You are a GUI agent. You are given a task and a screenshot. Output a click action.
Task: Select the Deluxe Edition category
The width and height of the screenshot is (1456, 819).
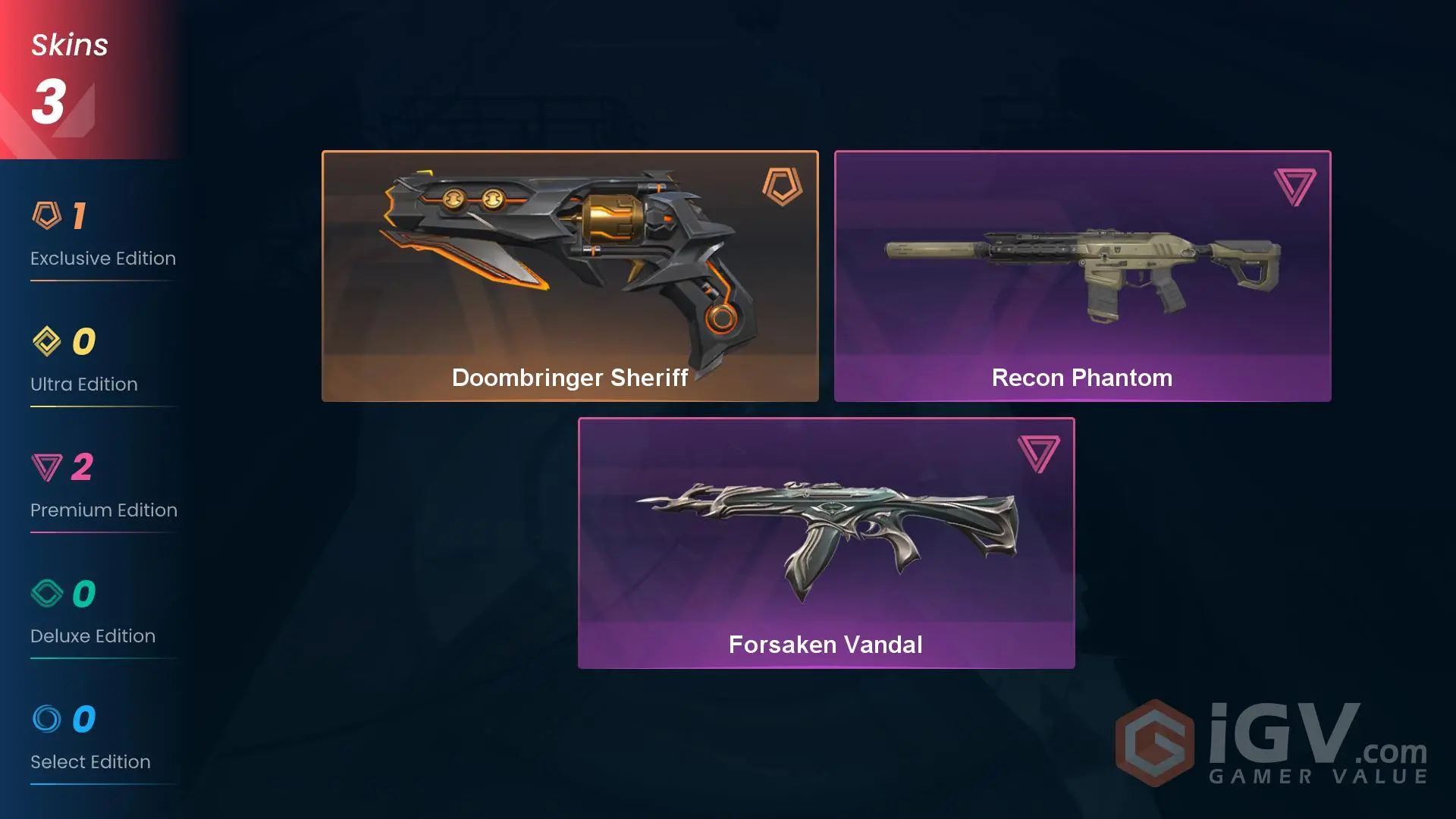click(93, 613)
